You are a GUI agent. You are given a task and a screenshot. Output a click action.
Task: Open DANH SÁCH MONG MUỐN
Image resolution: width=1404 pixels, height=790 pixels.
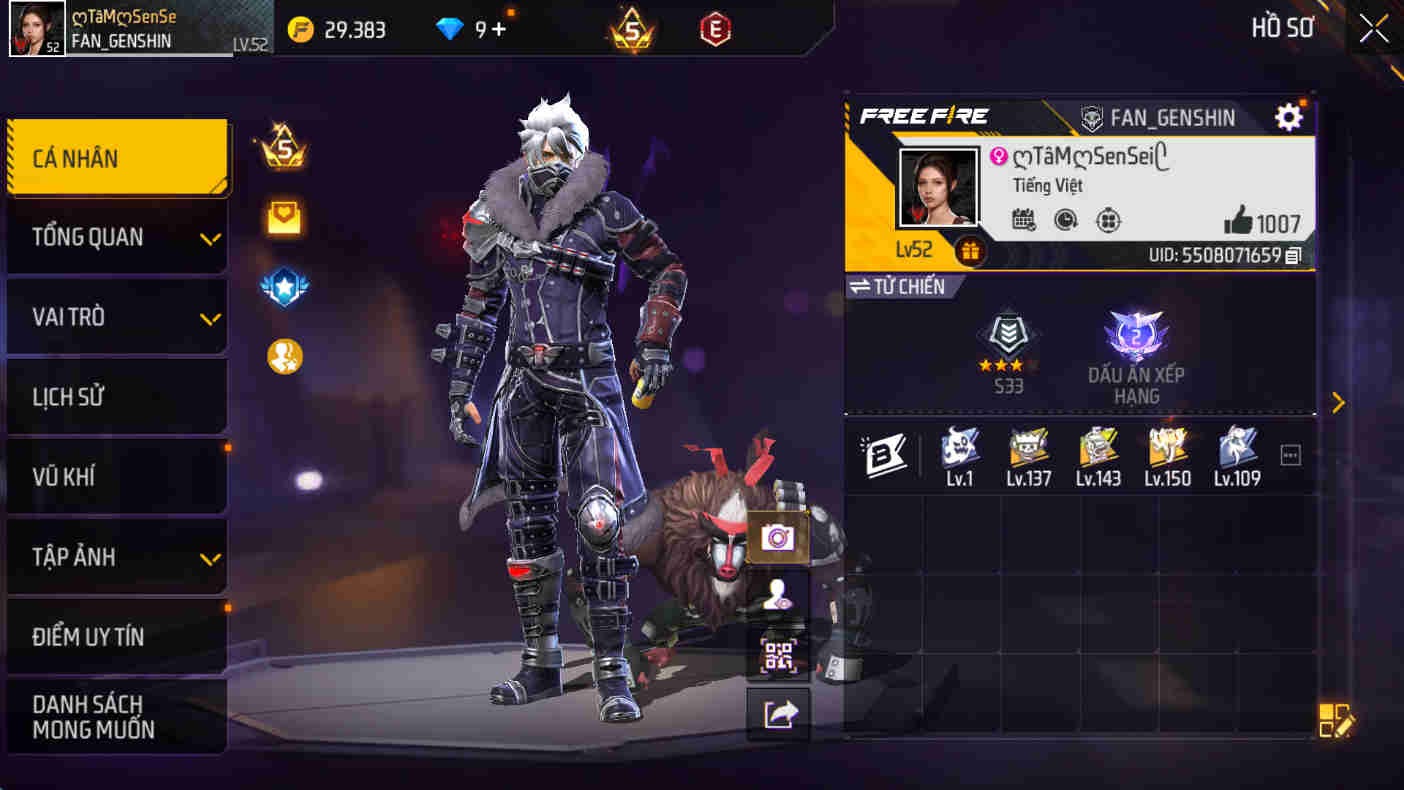(117, 715)
